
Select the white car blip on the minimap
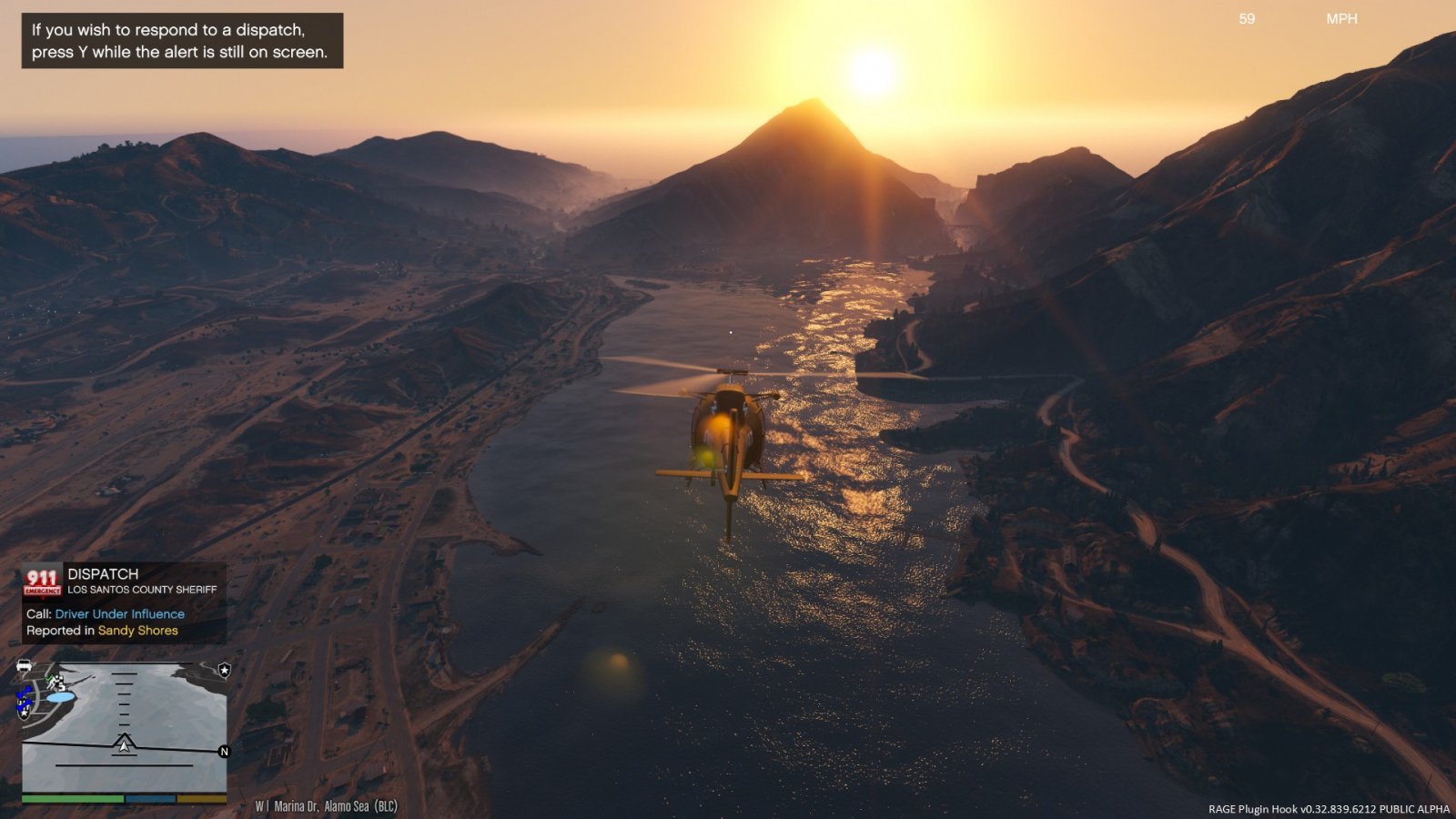point(25,666)
